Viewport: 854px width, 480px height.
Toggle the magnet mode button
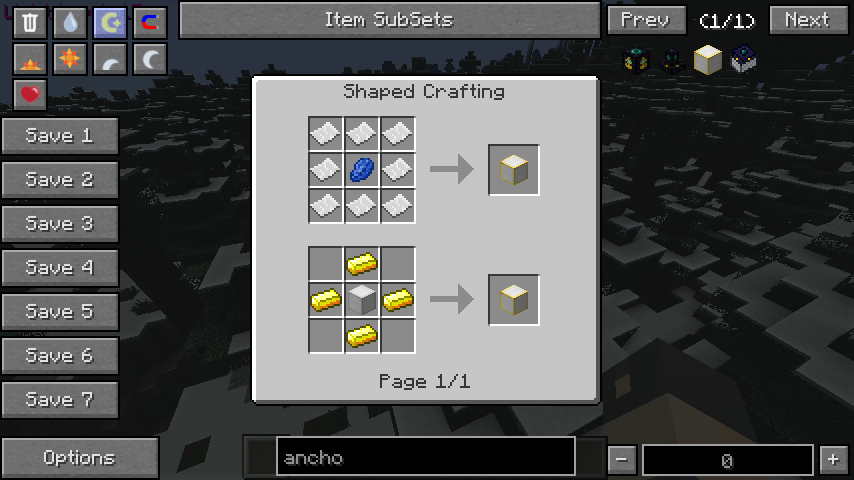(x=150, y=22)
